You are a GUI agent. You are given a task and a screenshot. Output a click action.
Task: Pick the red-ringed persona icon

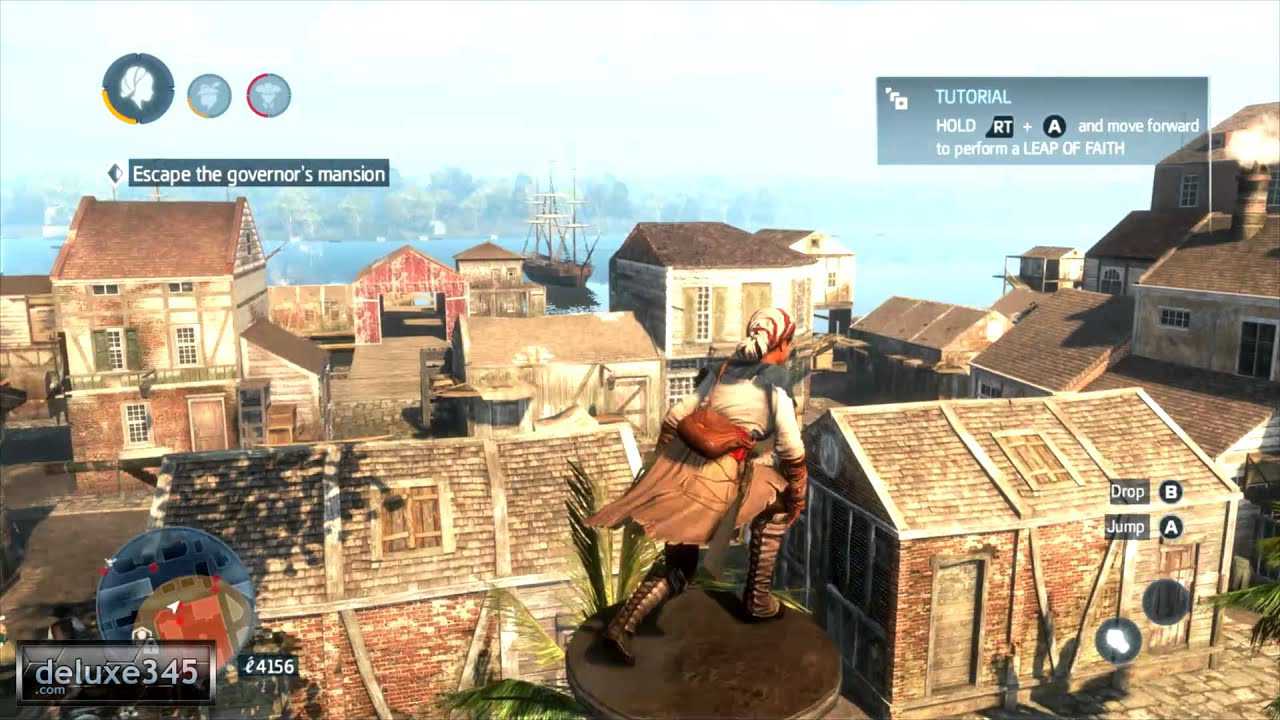[x=269, y=95]
